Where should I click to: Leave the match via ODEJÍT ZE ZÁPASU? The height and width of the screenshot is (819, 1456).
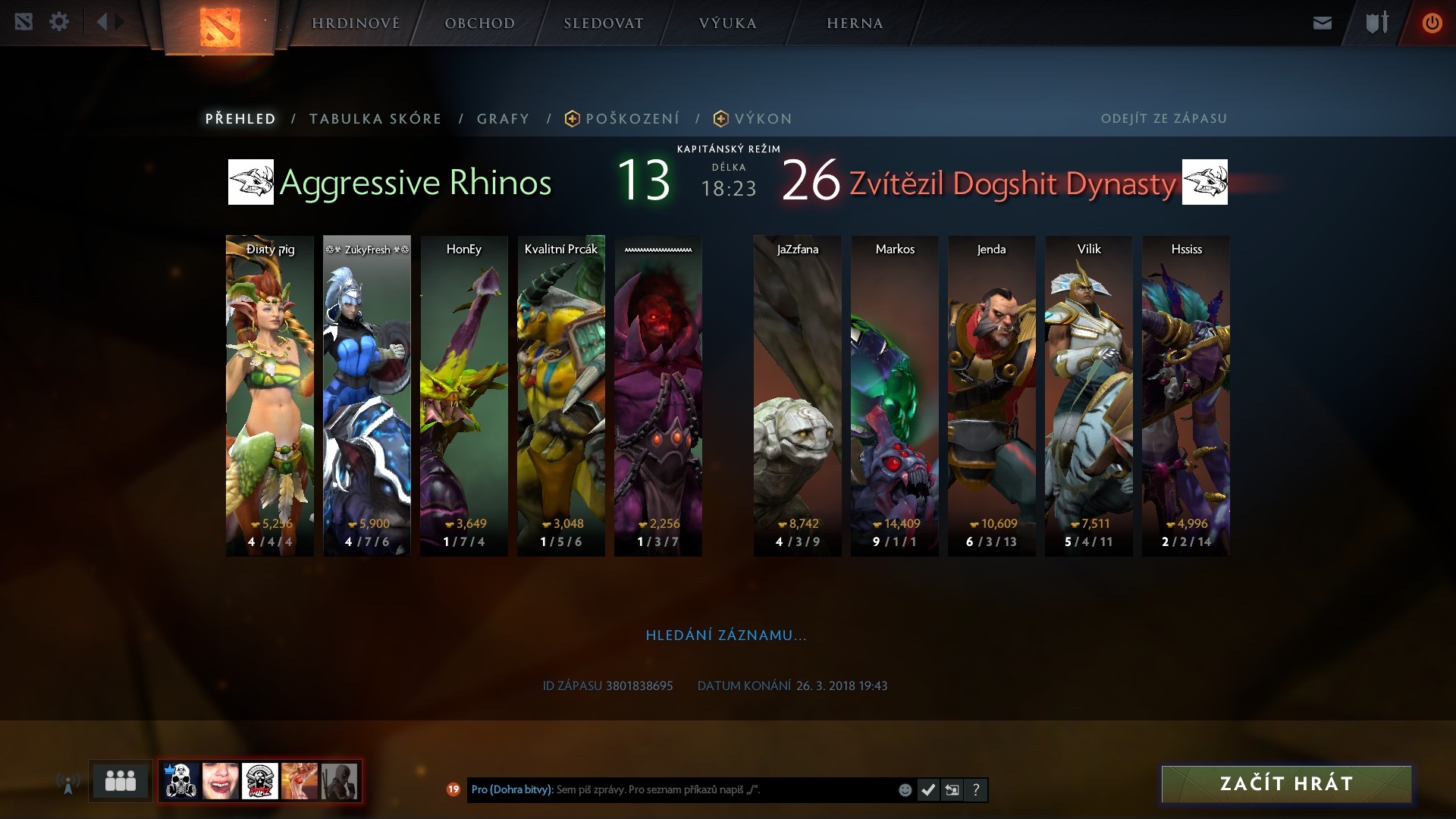point(1163,118)
